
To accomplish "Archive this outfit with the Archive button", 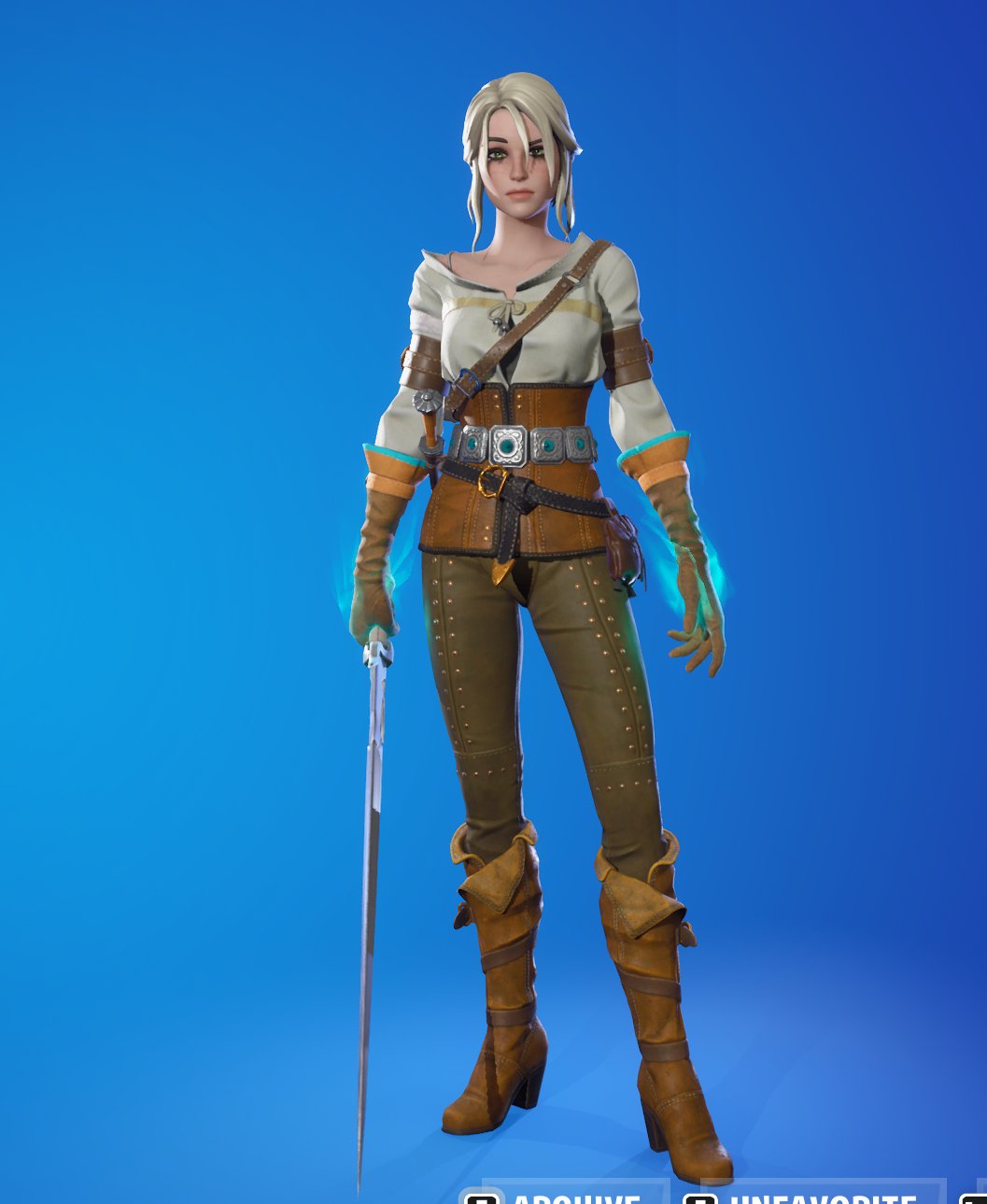I will pyautogui.click(x=560, y=1197).
